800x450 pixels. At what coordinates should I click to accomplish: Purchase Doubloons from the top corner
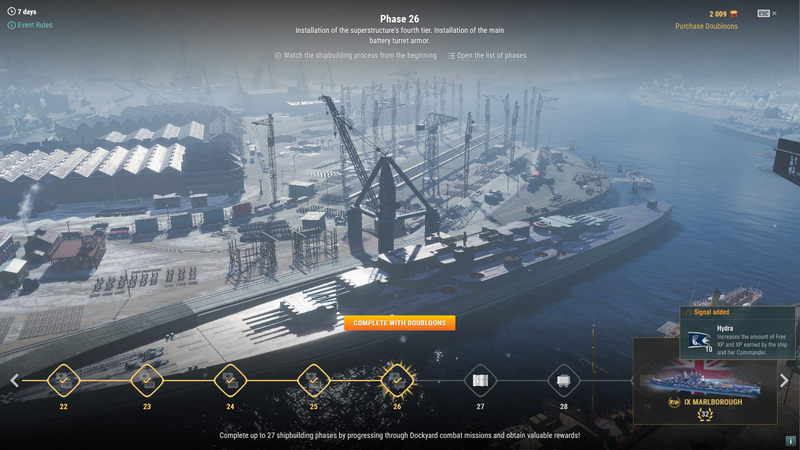point(709,26)
